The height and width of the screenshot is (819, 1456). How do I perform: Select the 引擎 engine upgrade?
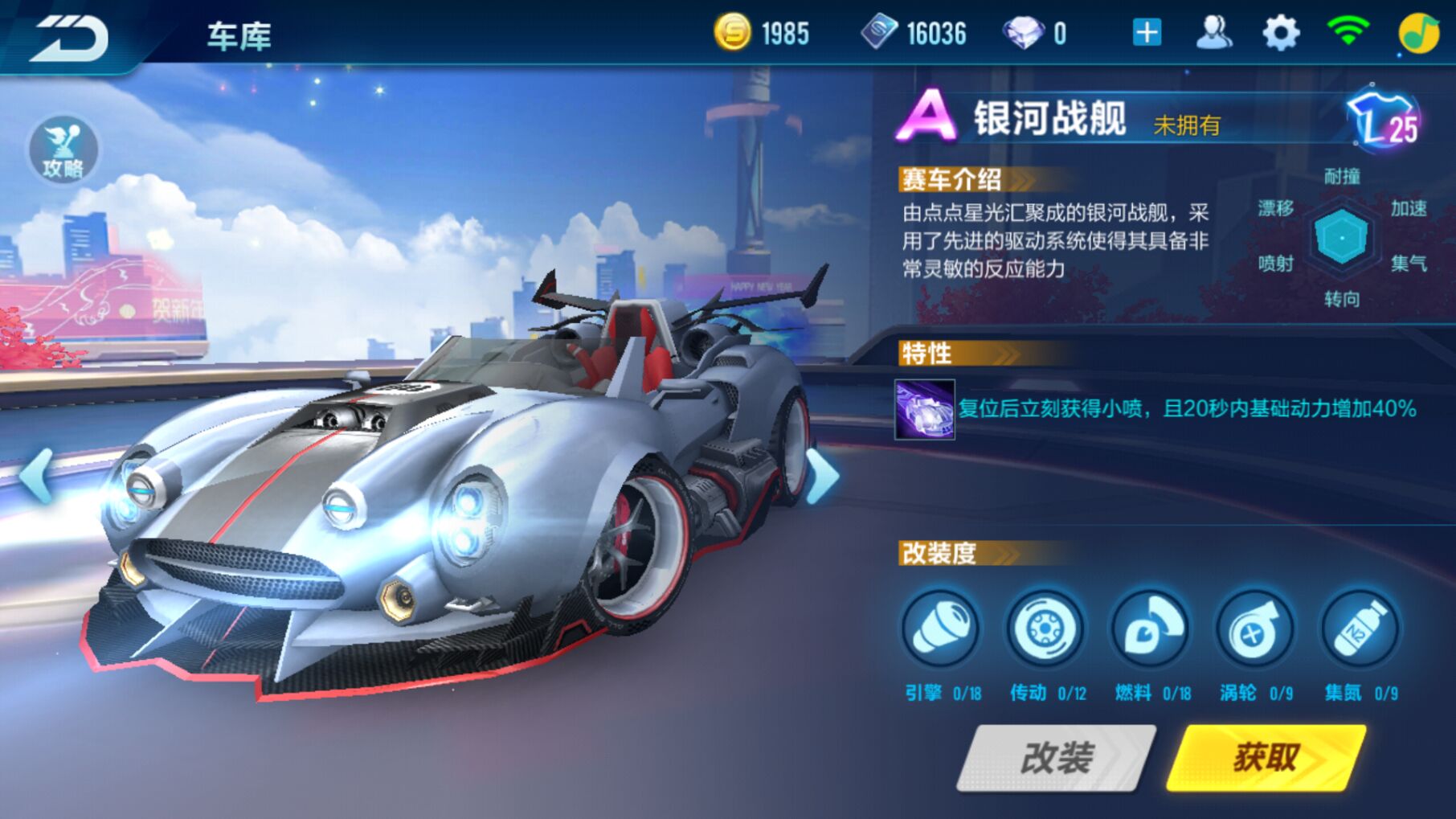[x=940, y=630]
